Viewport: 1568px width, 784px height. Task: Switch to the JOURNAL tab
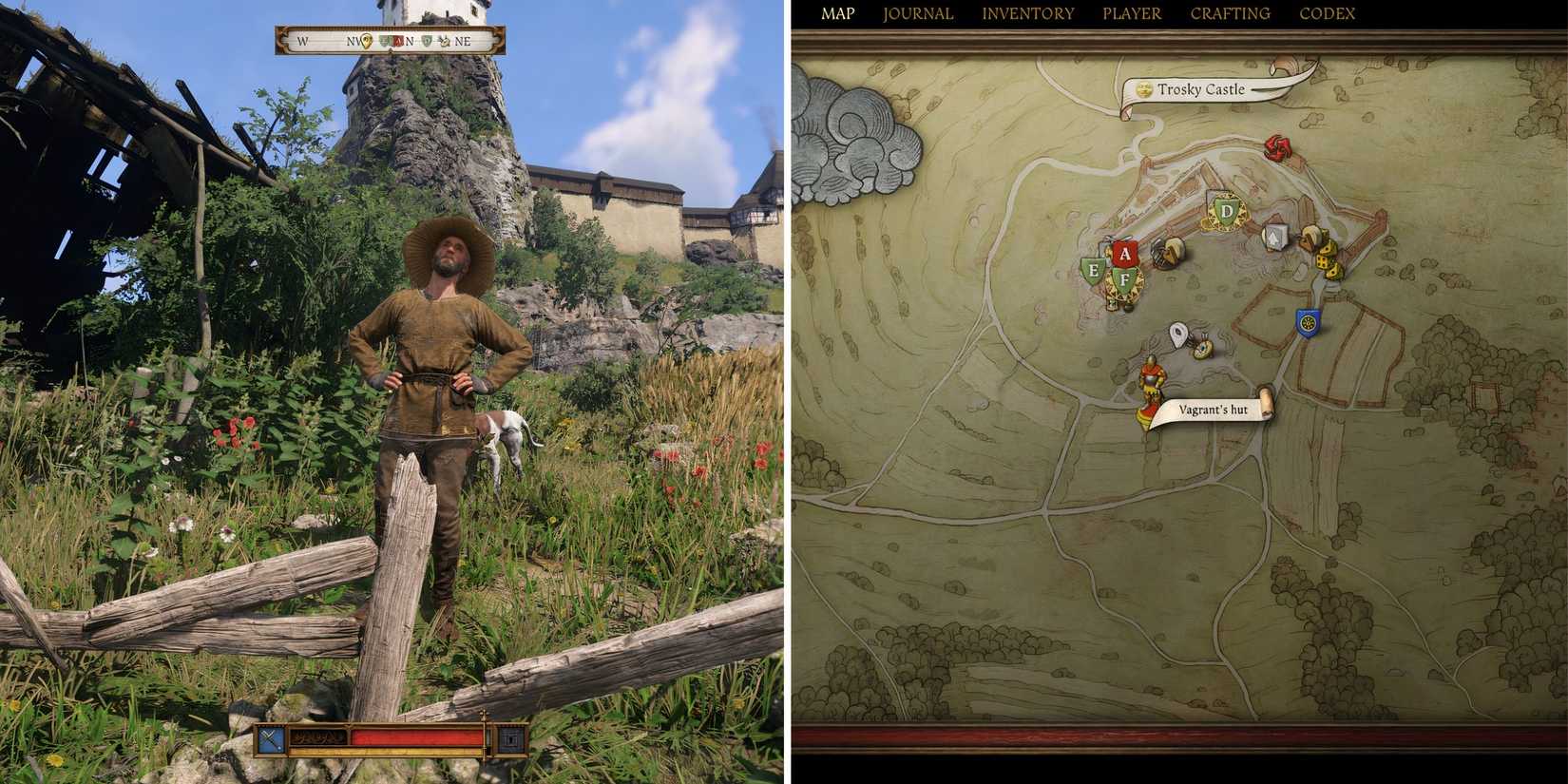(918, 13)
